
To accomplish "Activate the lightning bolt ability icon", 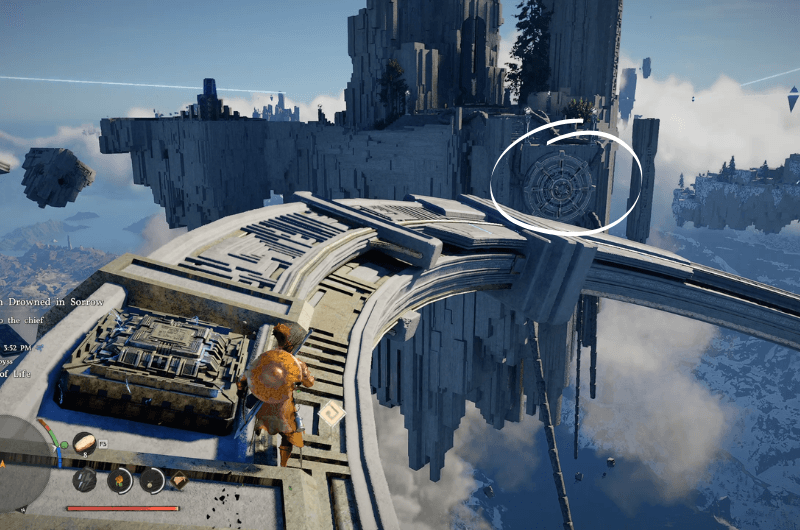I will point(85,479).
